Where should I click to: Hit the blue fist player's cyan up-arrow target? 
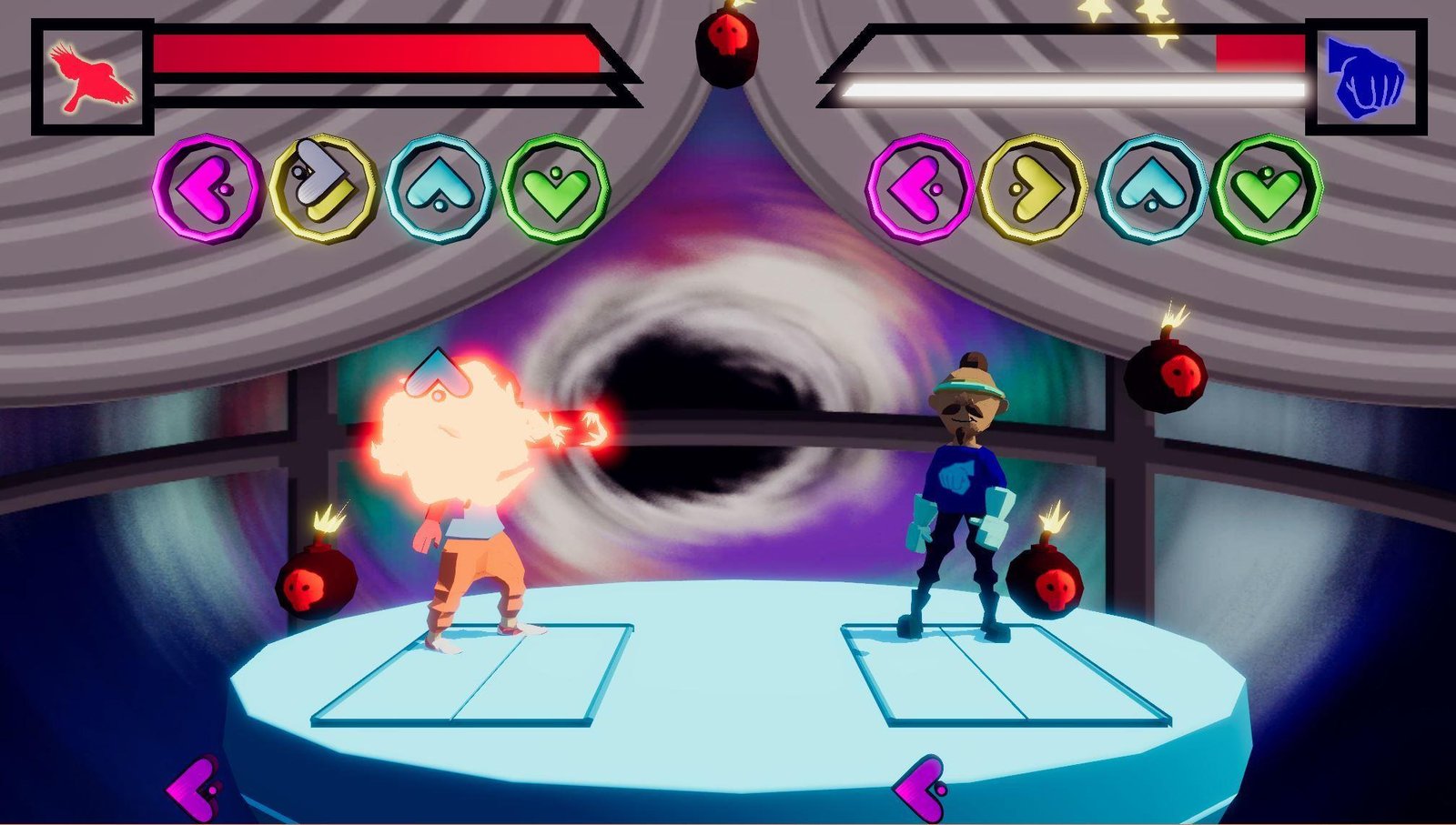[x=1151, y=188]
